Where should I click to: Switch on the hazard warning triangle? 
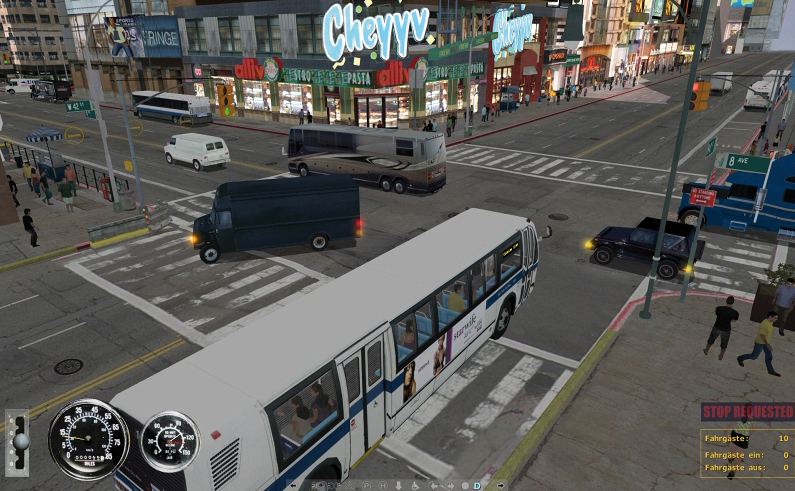pos(350,486)
